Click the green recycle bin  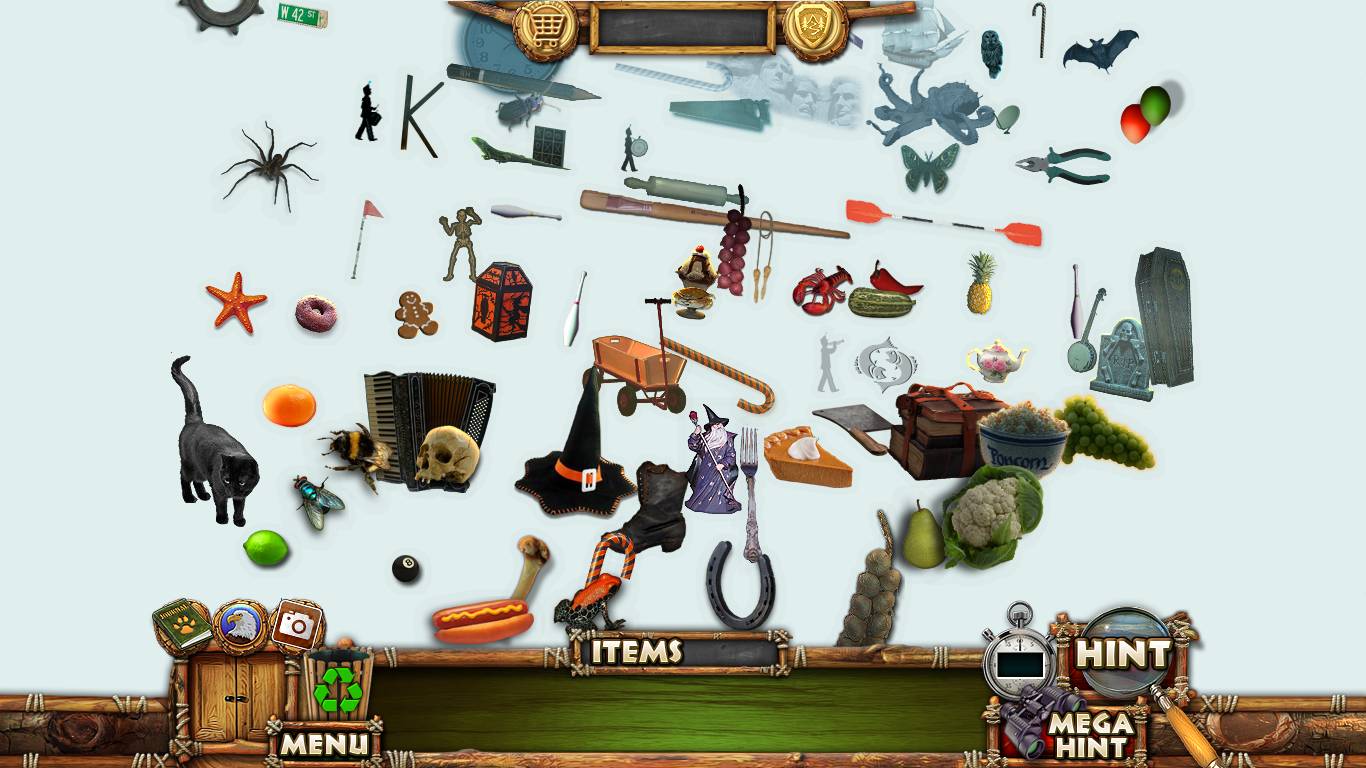click(x=338, y=686)
